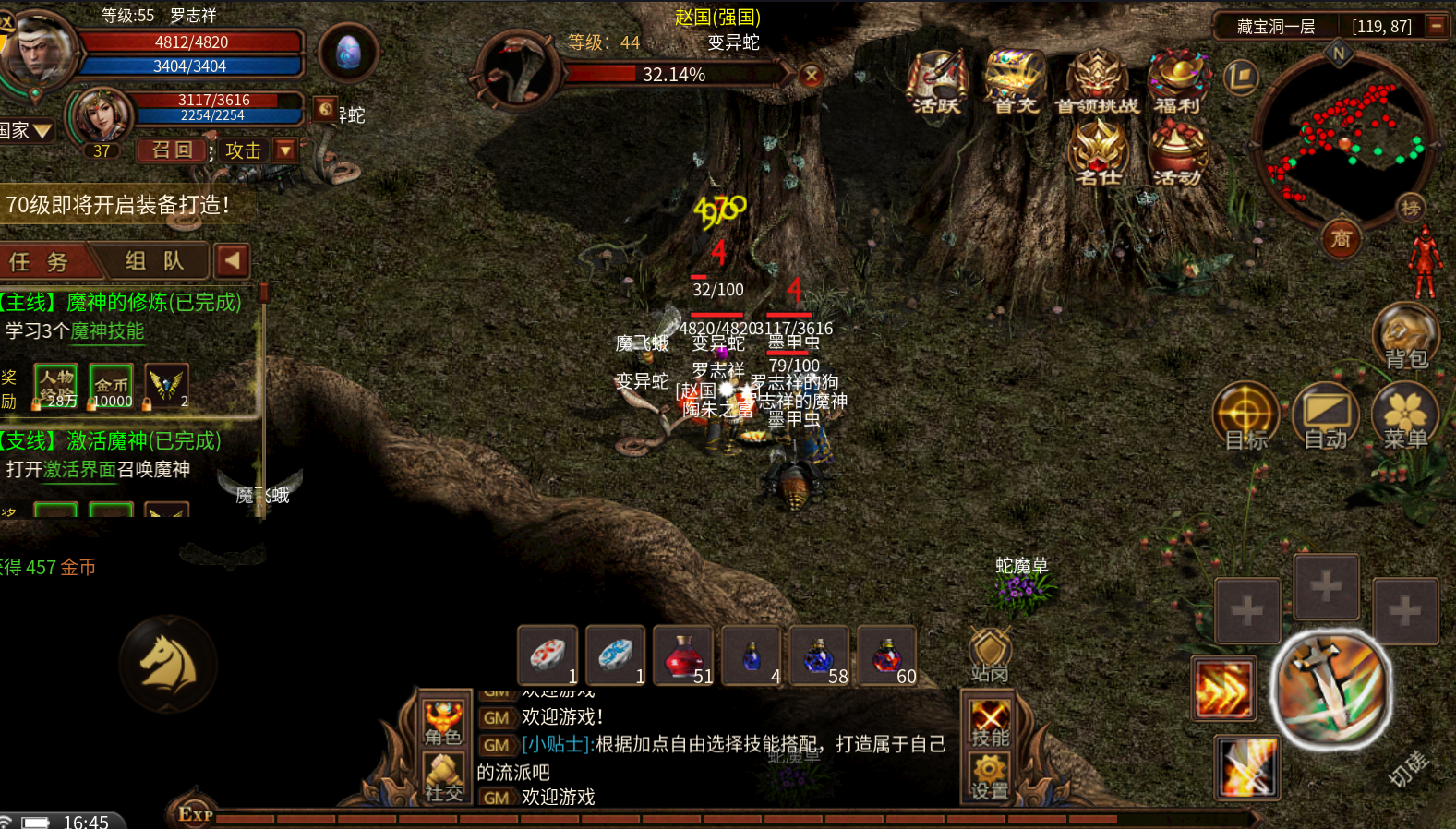Use the red health potion with 51
This screenshot has height=829, width=1456.
click(683, 655)
